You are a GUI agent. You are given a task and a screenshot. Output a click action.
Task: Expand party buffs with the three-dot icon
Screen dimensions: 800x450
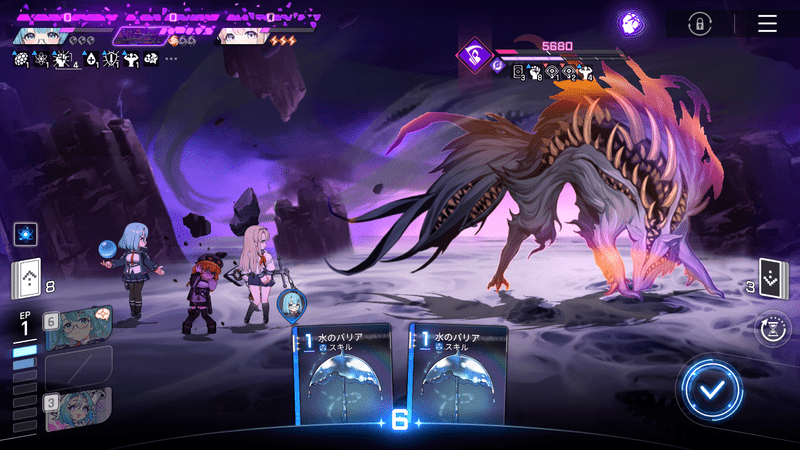pyautogui.click(x=171, y=59)
